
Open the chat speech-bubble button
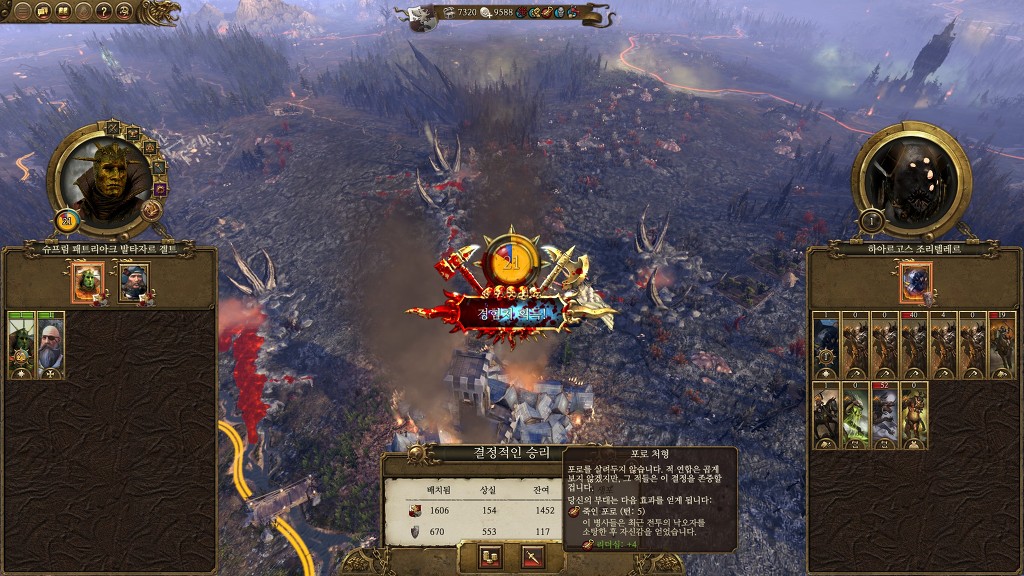[x=43, y=12]
